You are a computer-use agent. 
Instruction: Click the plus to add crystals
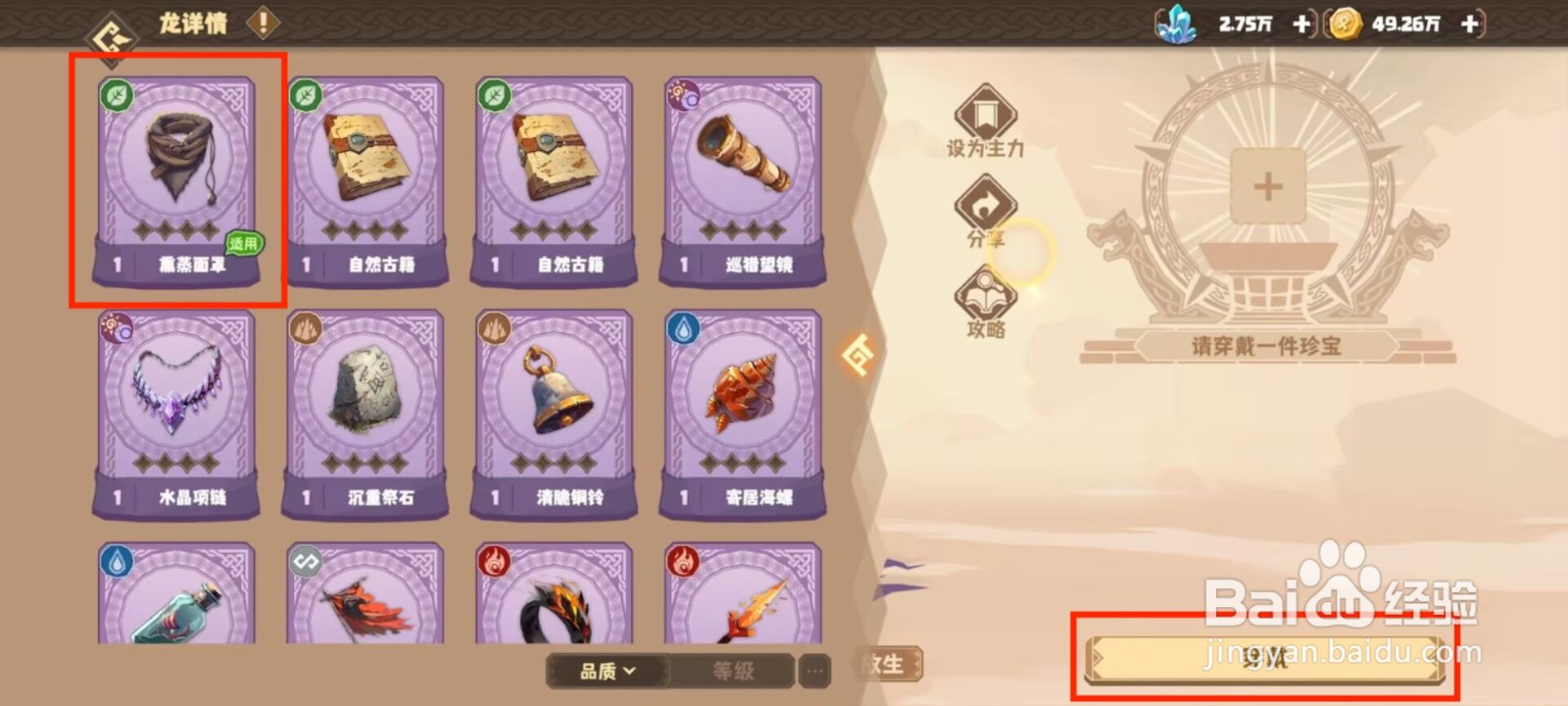coord(1303,25)
